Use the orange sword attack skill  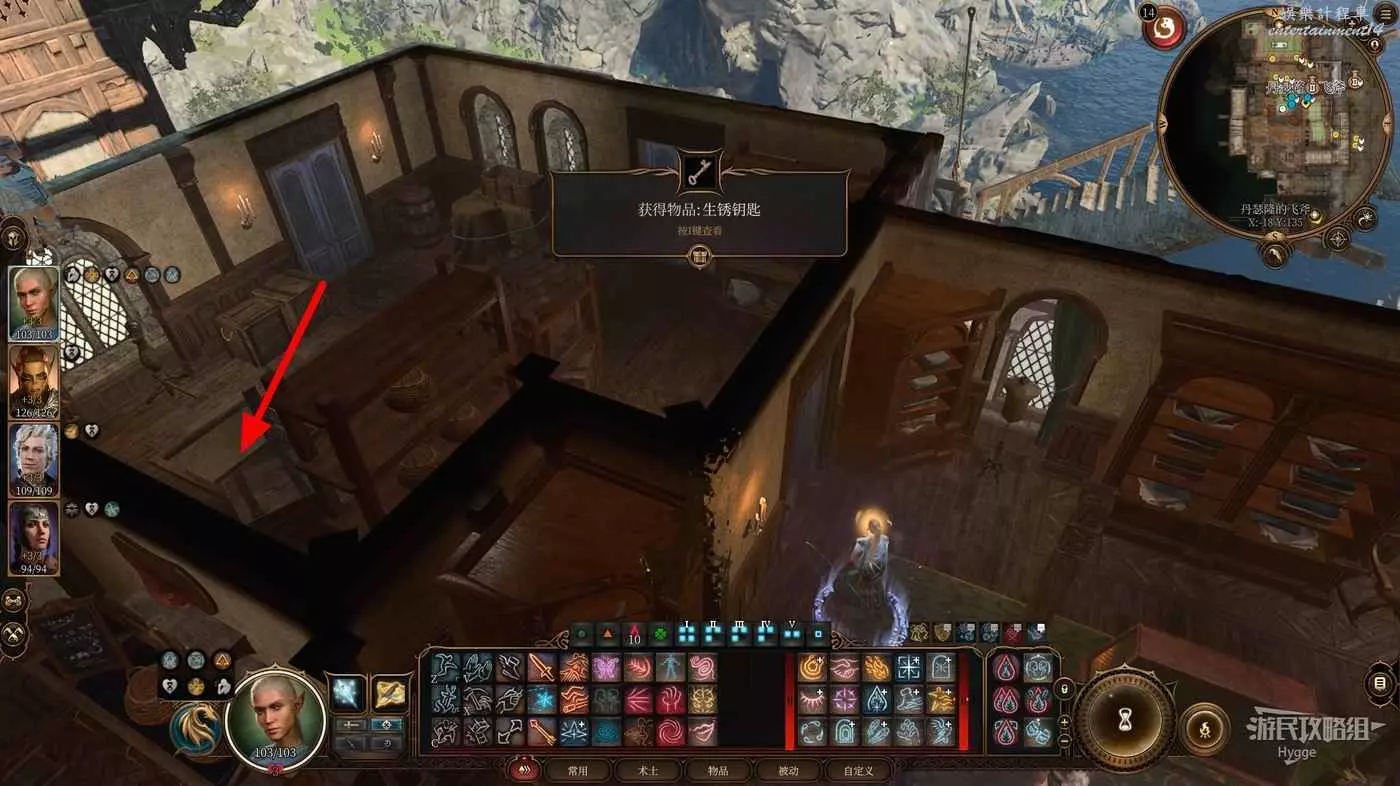pyautogui.click(x=542, y=667)
